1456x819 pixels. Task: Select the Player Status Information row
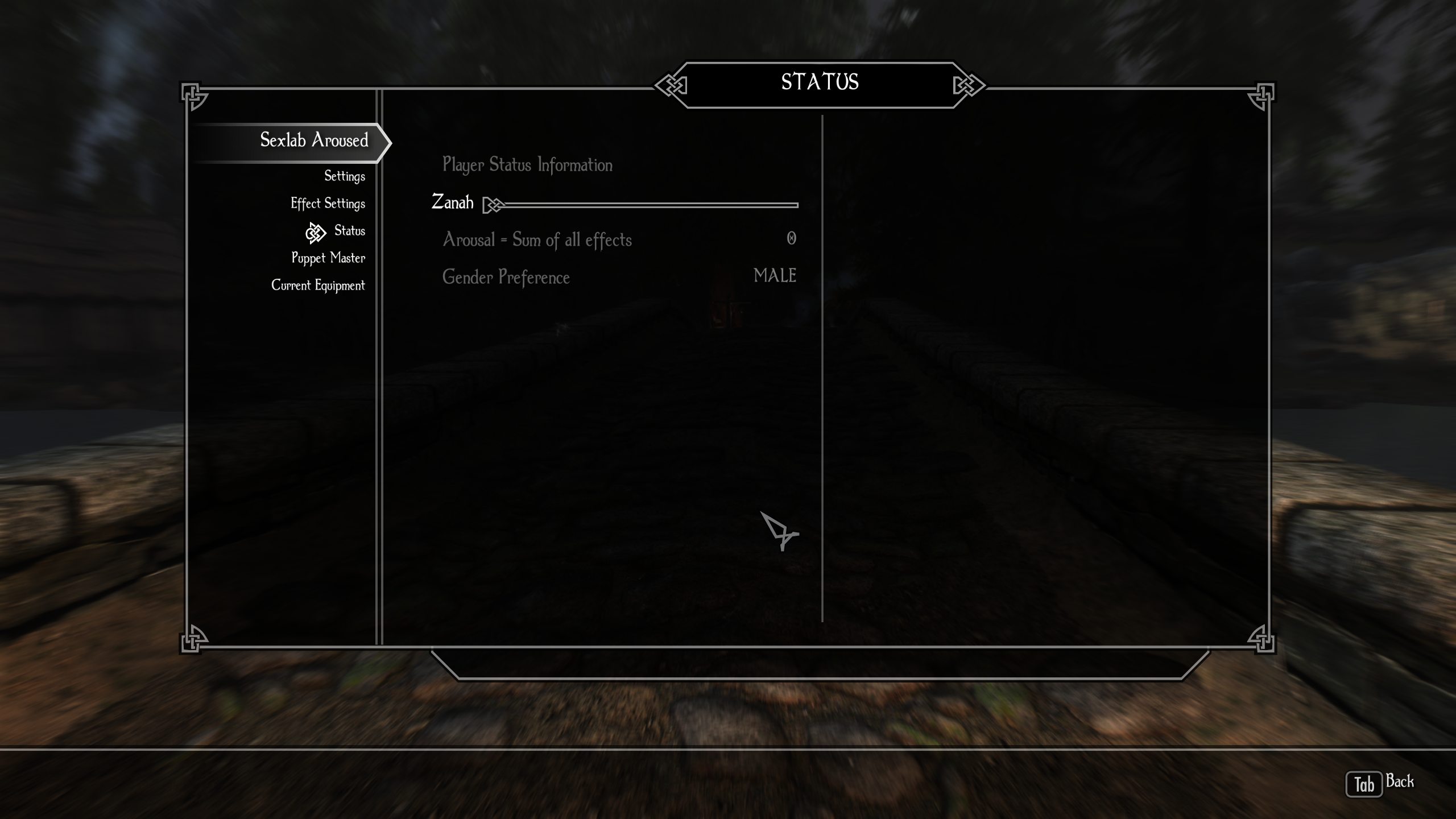527,165
